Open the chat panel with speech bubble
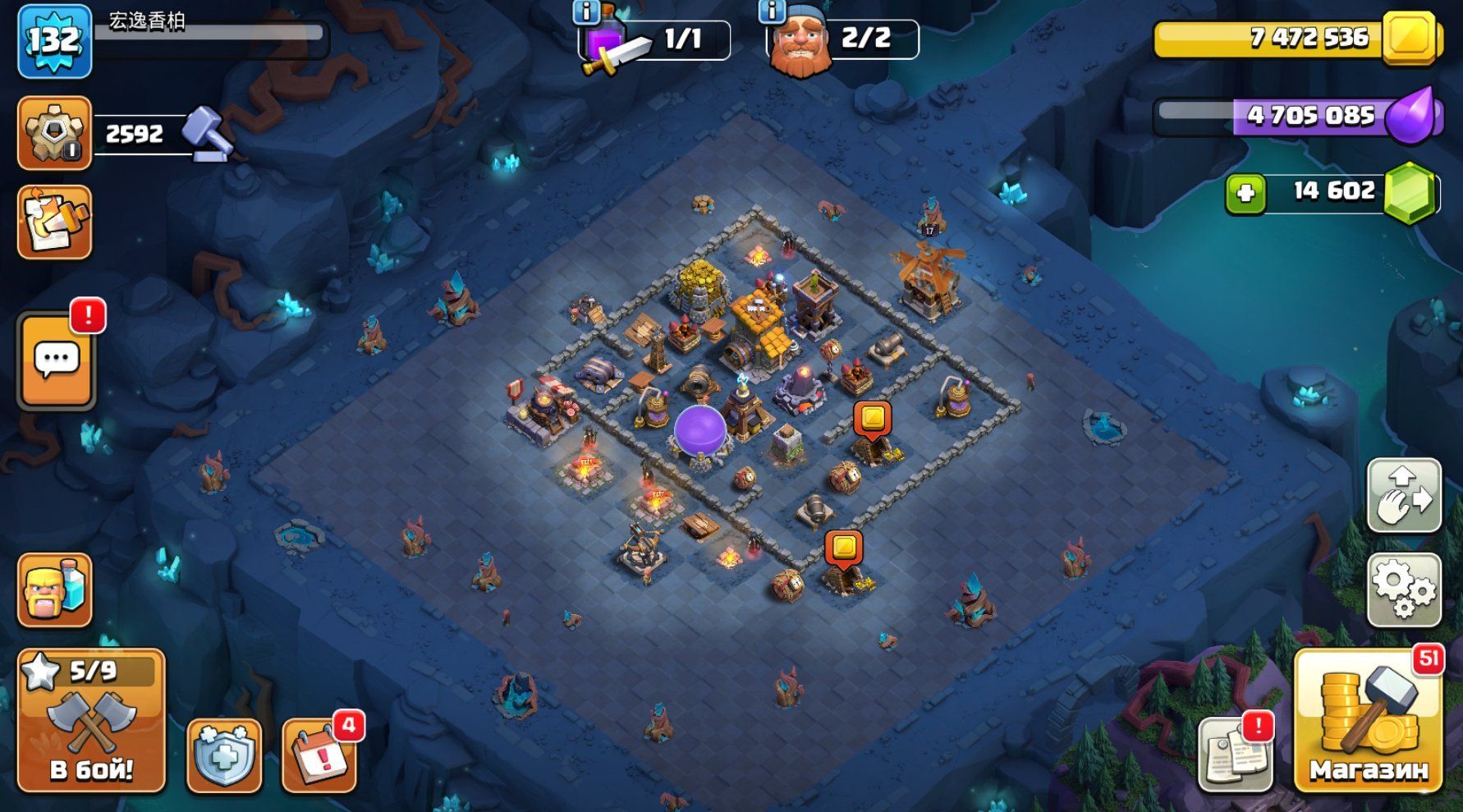The height and width of the screenshot is (812, 1463). pos(56,360)
